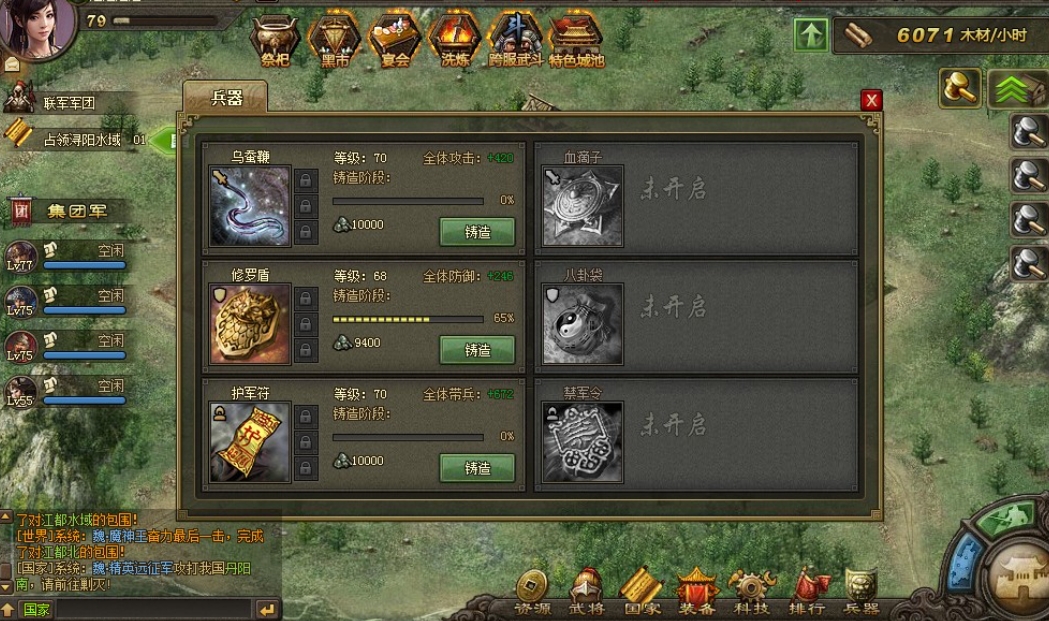Screen dimensions: 1049x621
Task: Forge the 乌蚕鞭 whip weapon
Action: [477, 232]
